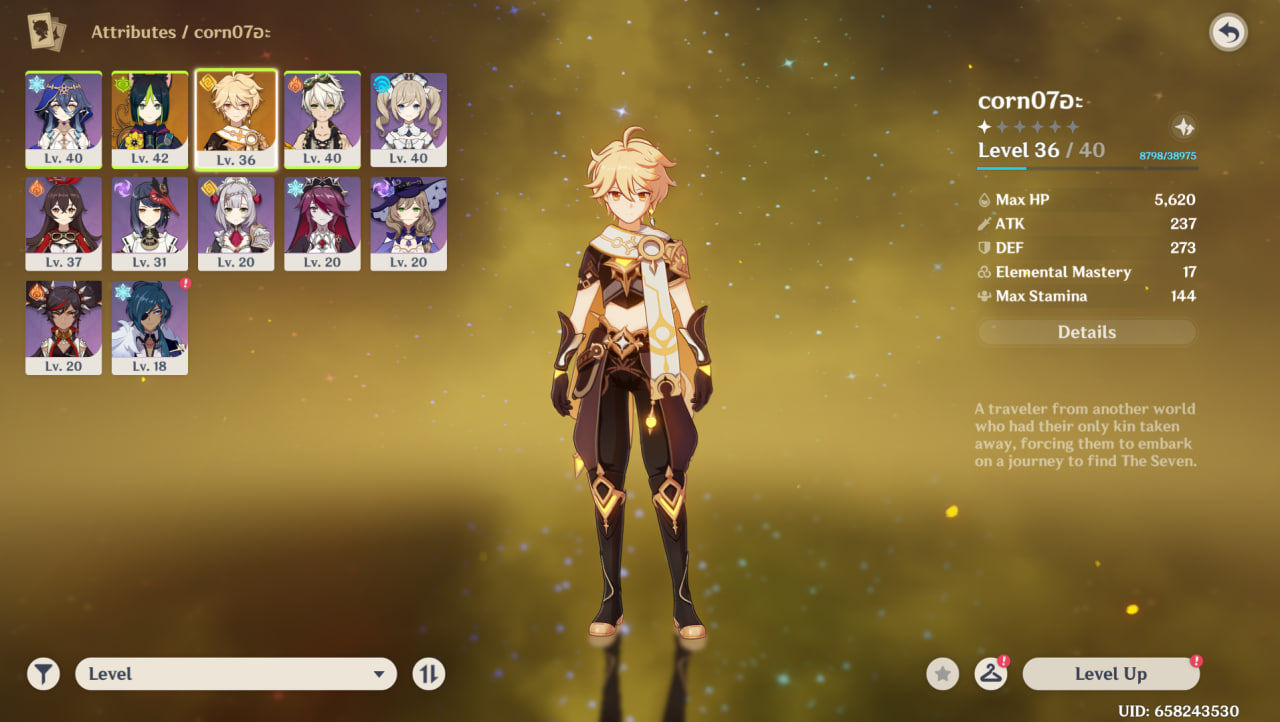Pick the Lv. 31 Kujou Sara portrait
This screenshot has height=722, width=1280.
click(149, 223)
